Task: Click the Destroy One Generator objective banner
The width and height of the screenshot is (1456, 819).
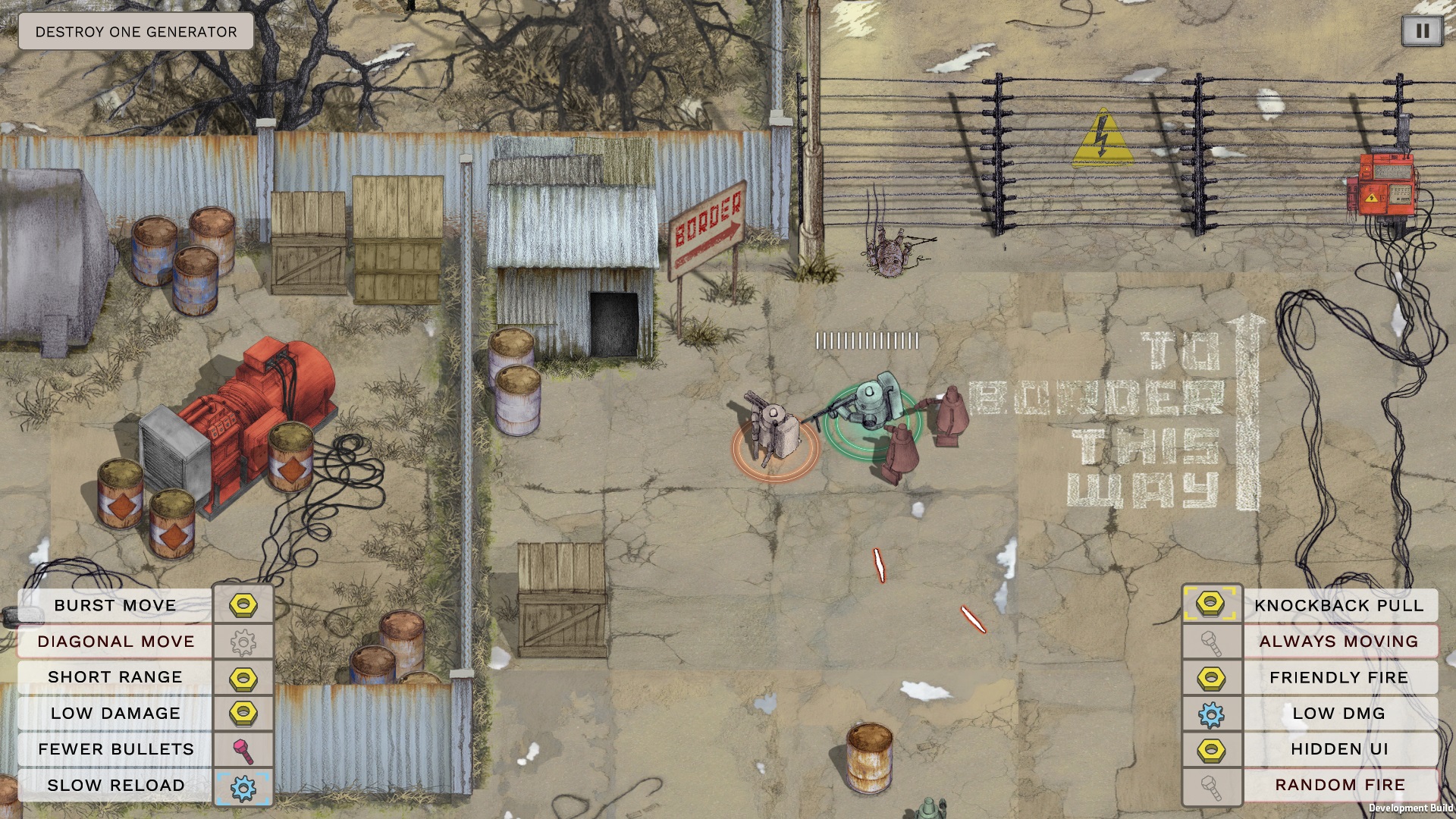Action: (x=136, y=32)
